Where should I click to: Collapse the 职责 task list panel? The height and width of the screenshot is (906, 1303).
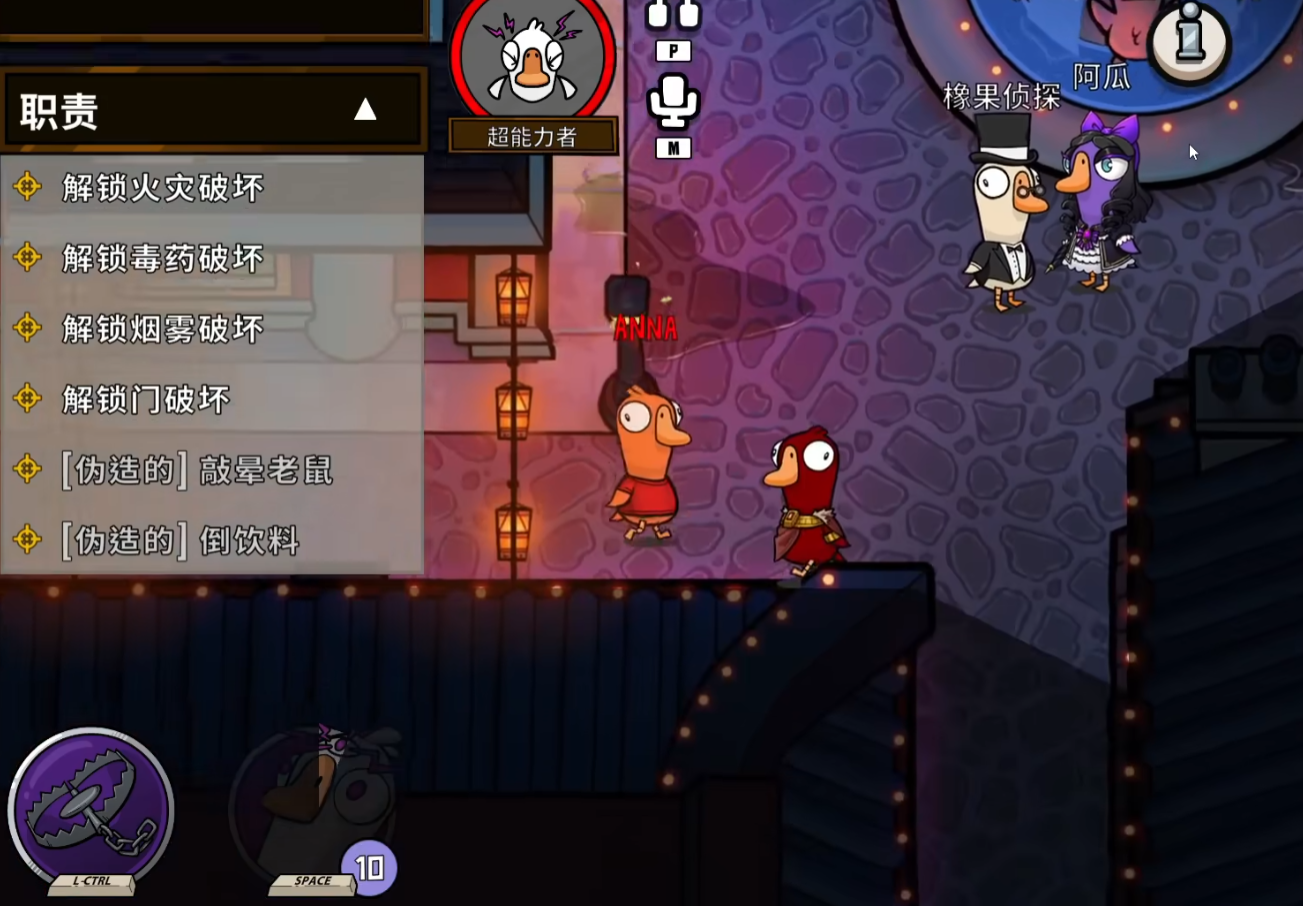point(365,110)
